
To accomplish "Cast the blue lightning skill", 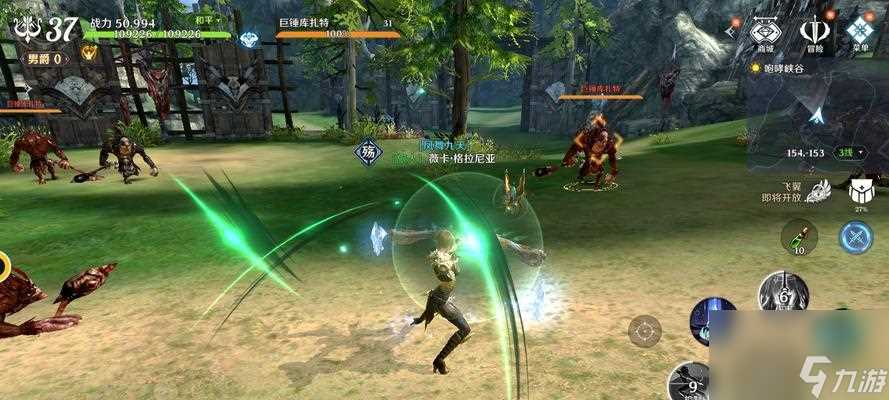I will tap(712, 319).
